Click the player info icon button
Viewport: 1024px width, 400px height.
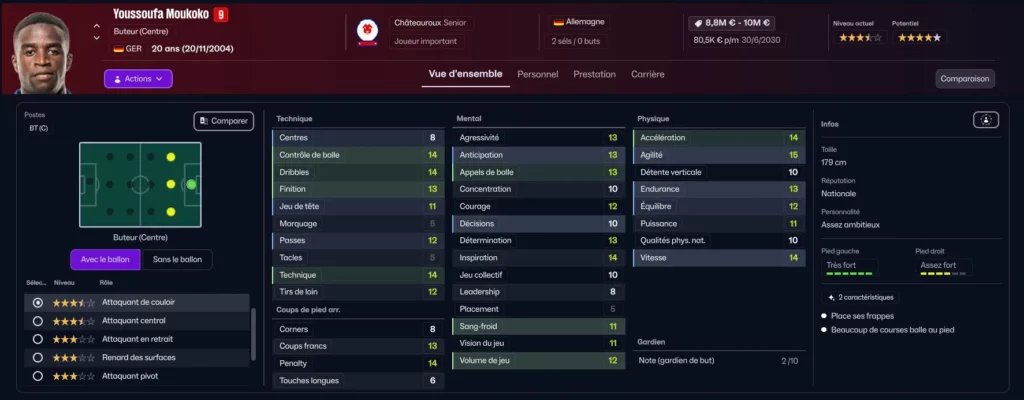point(986,120)
